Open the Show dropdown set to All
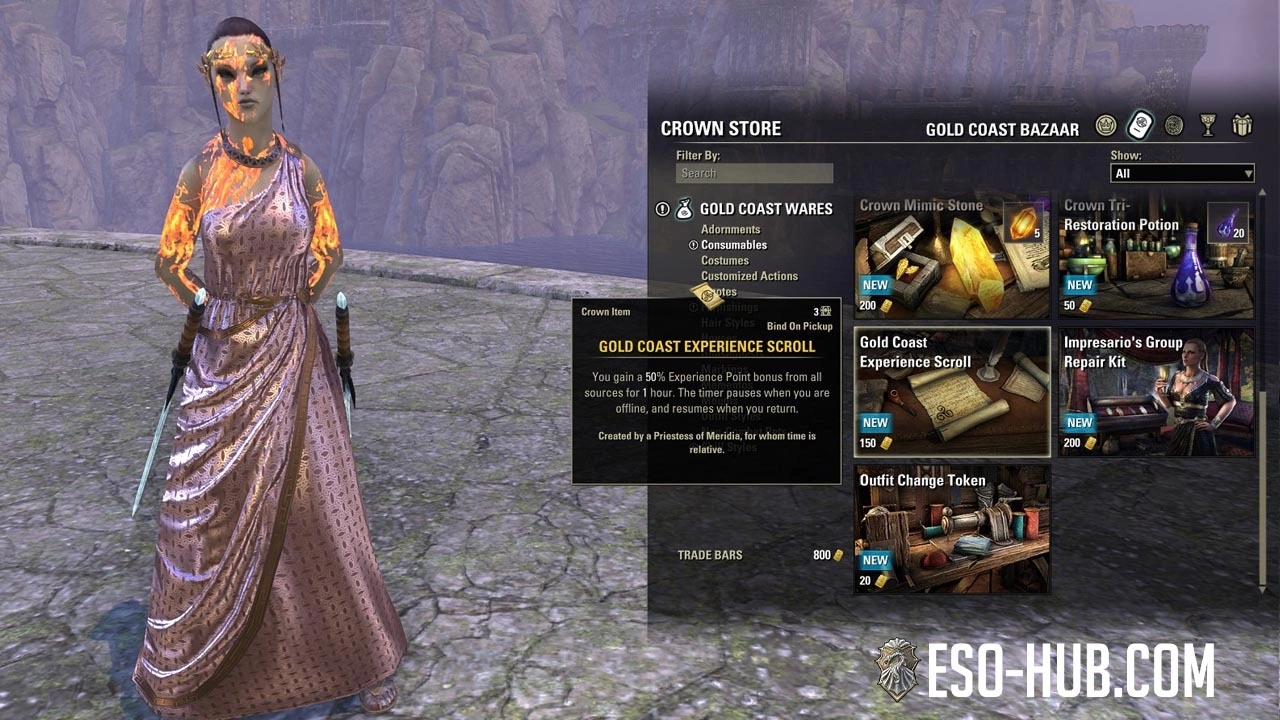1280x720 pixels. tap(1181, 173)
